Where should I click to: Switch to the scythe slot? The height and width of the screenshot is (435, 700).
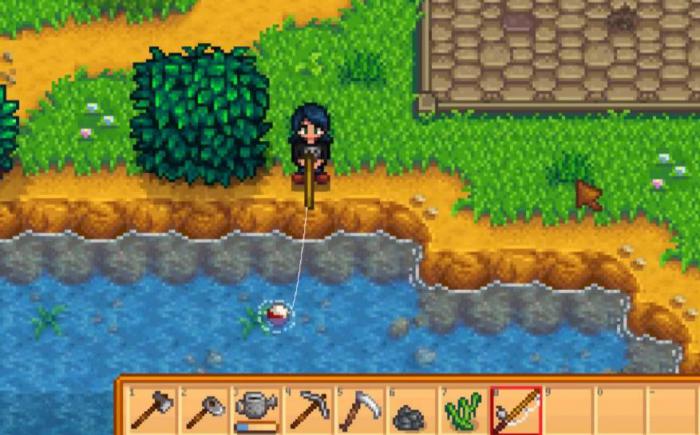coord(360,410)
